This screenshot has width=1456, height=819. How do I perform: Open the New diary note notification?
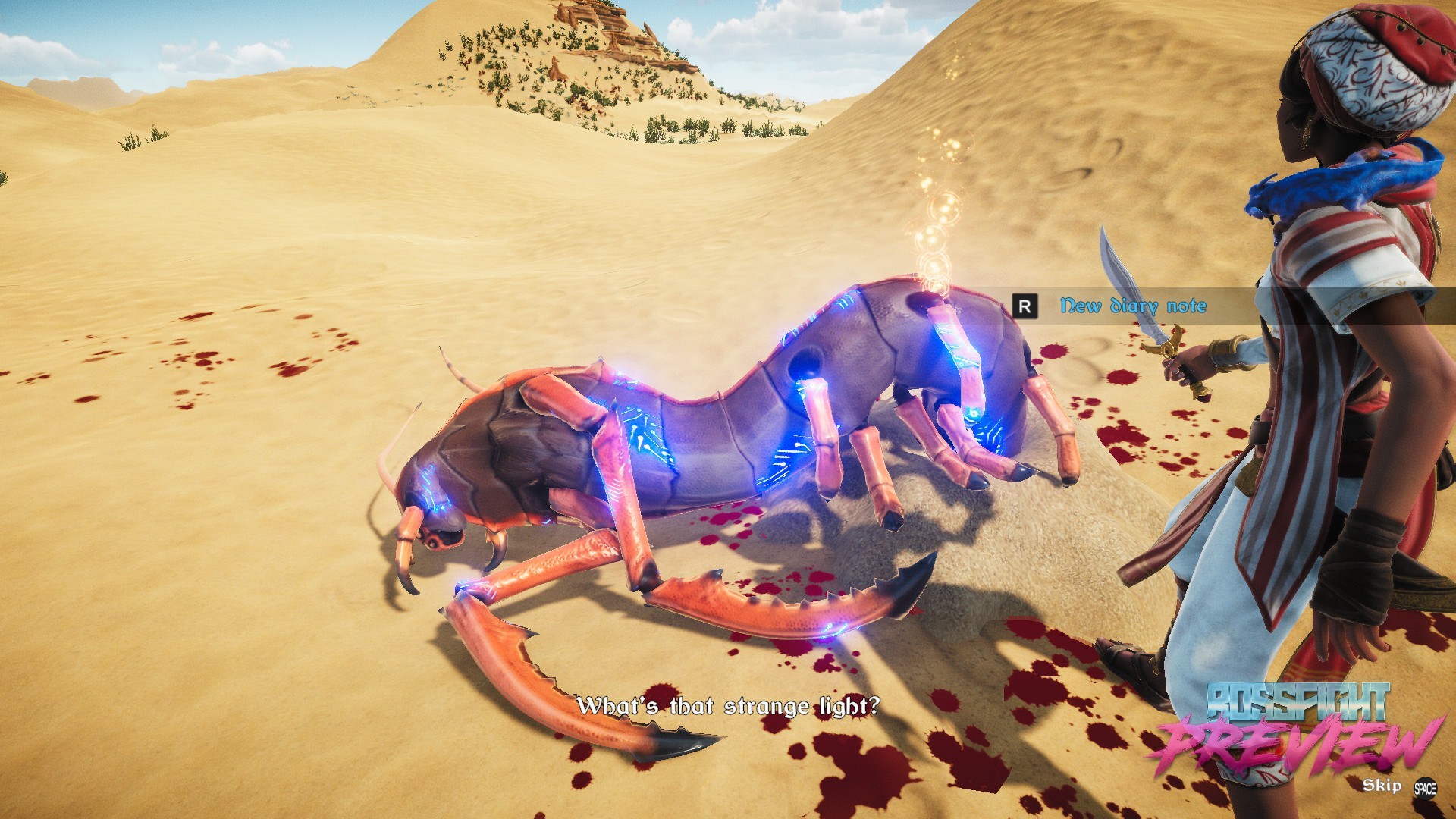click(1132, 306)
